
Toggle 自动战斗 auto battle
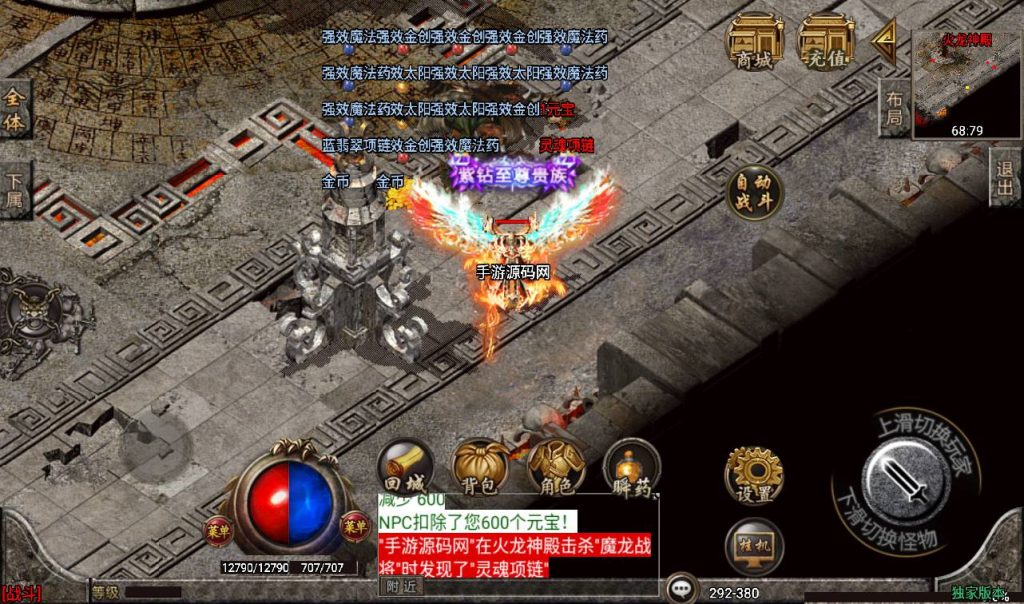[754, 192]
